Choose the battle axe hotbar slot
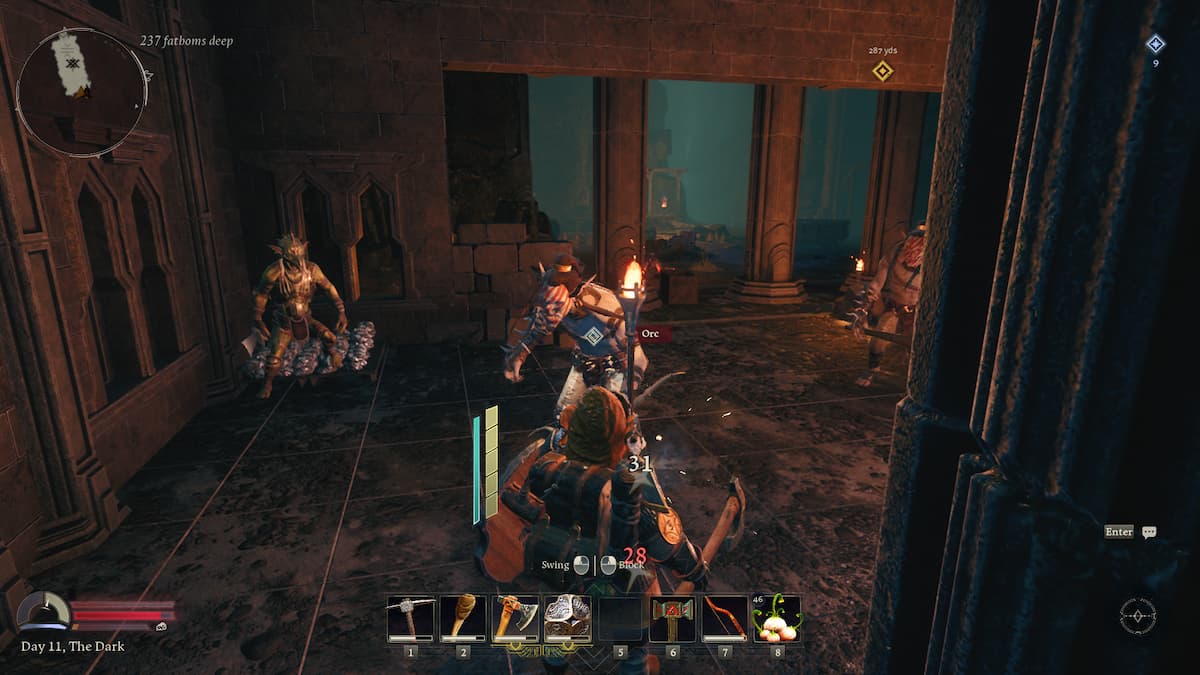 coord(515,618)
